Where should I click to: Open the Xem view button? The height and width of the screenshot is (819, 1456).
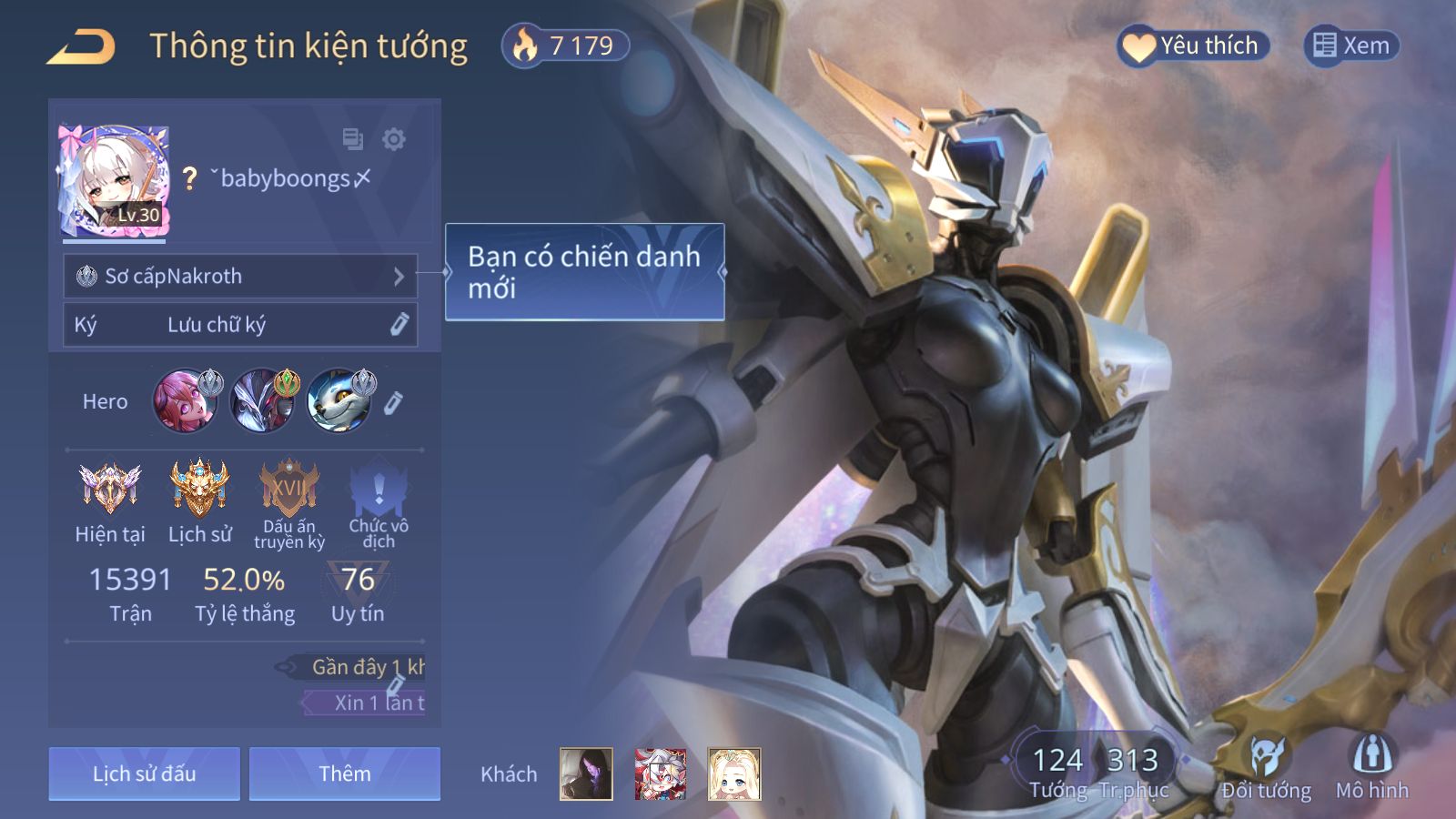coord(1351,45)
